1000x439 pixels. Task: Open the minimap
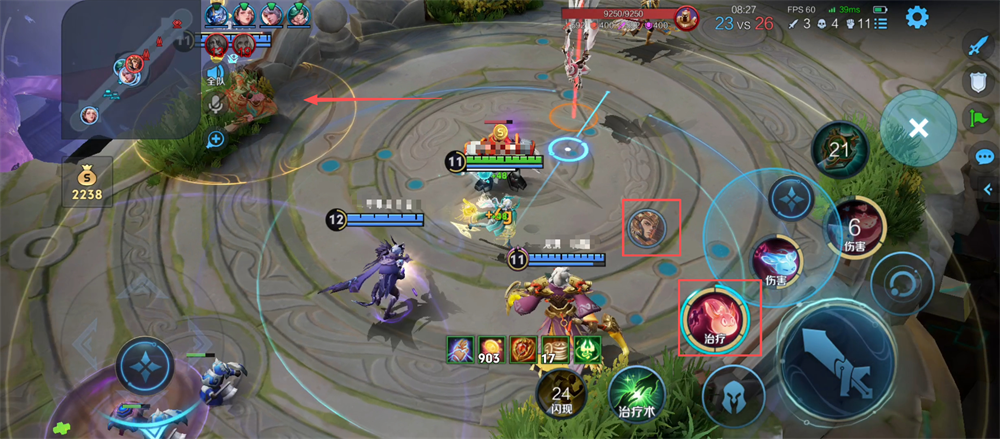click(128, 68)
